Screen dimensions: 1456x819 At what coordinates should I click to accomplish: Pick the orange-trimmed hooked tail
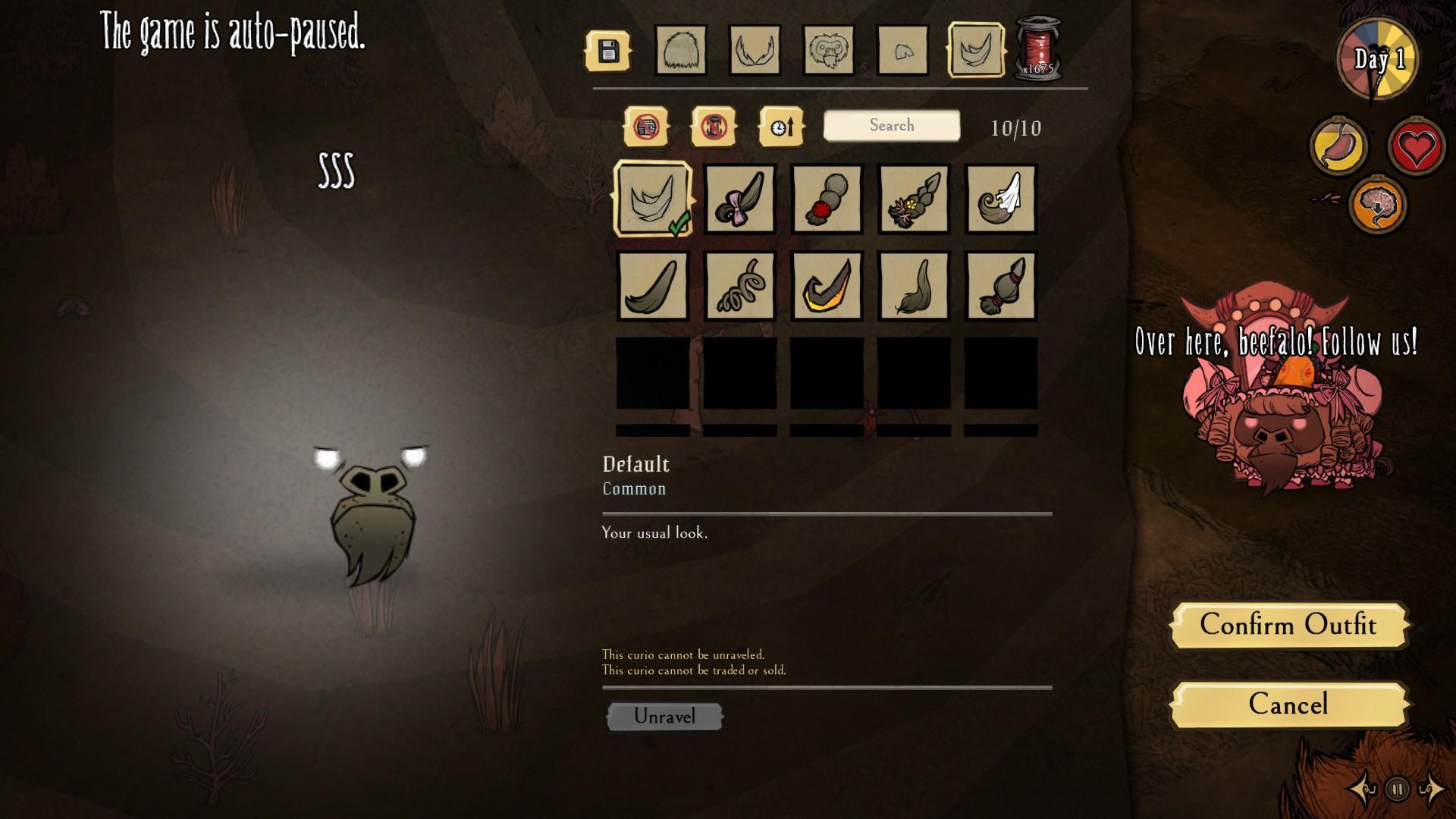[x=827, y=286]
